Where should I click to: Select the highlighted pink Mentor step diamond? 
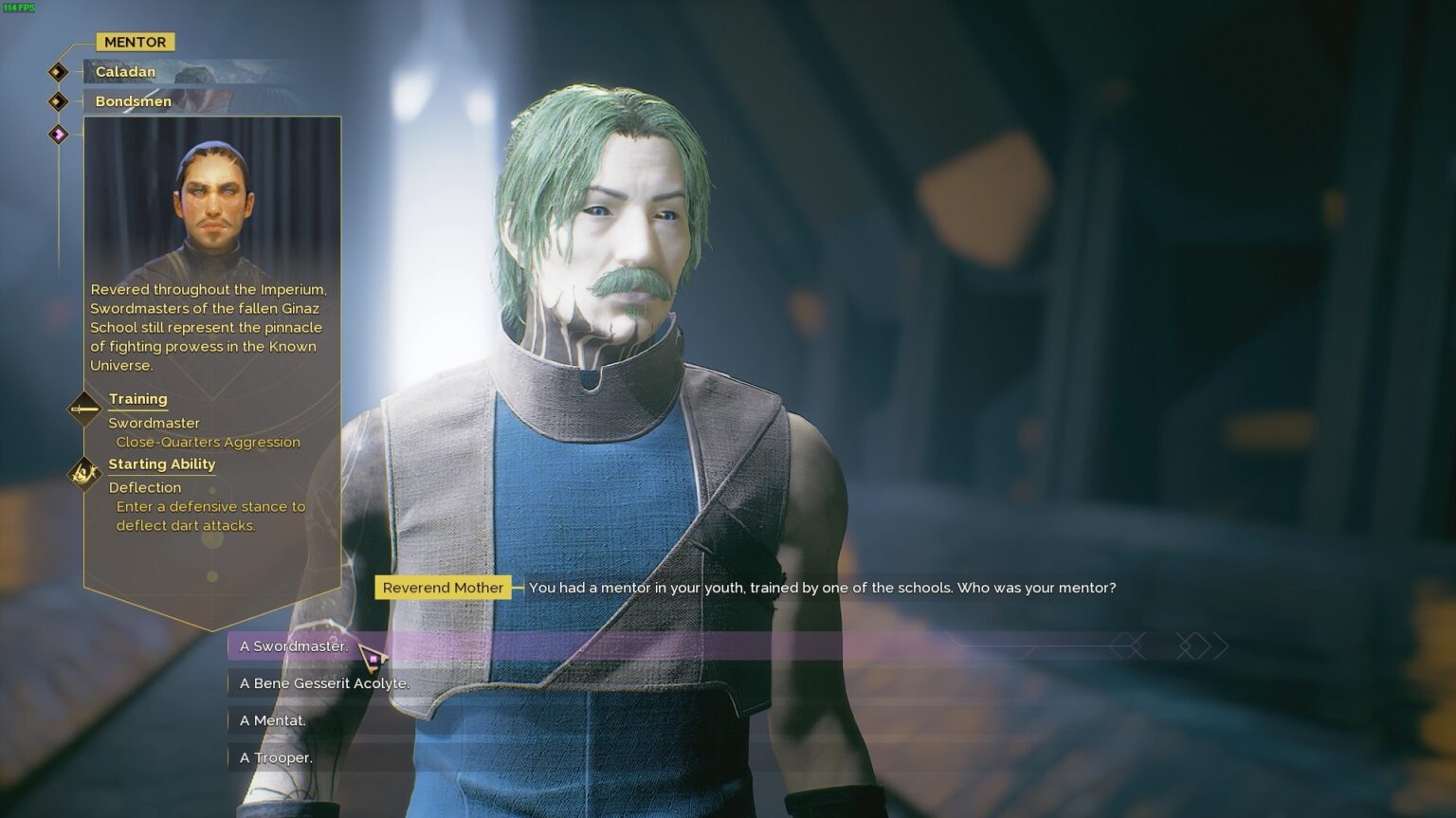(59, 134)
